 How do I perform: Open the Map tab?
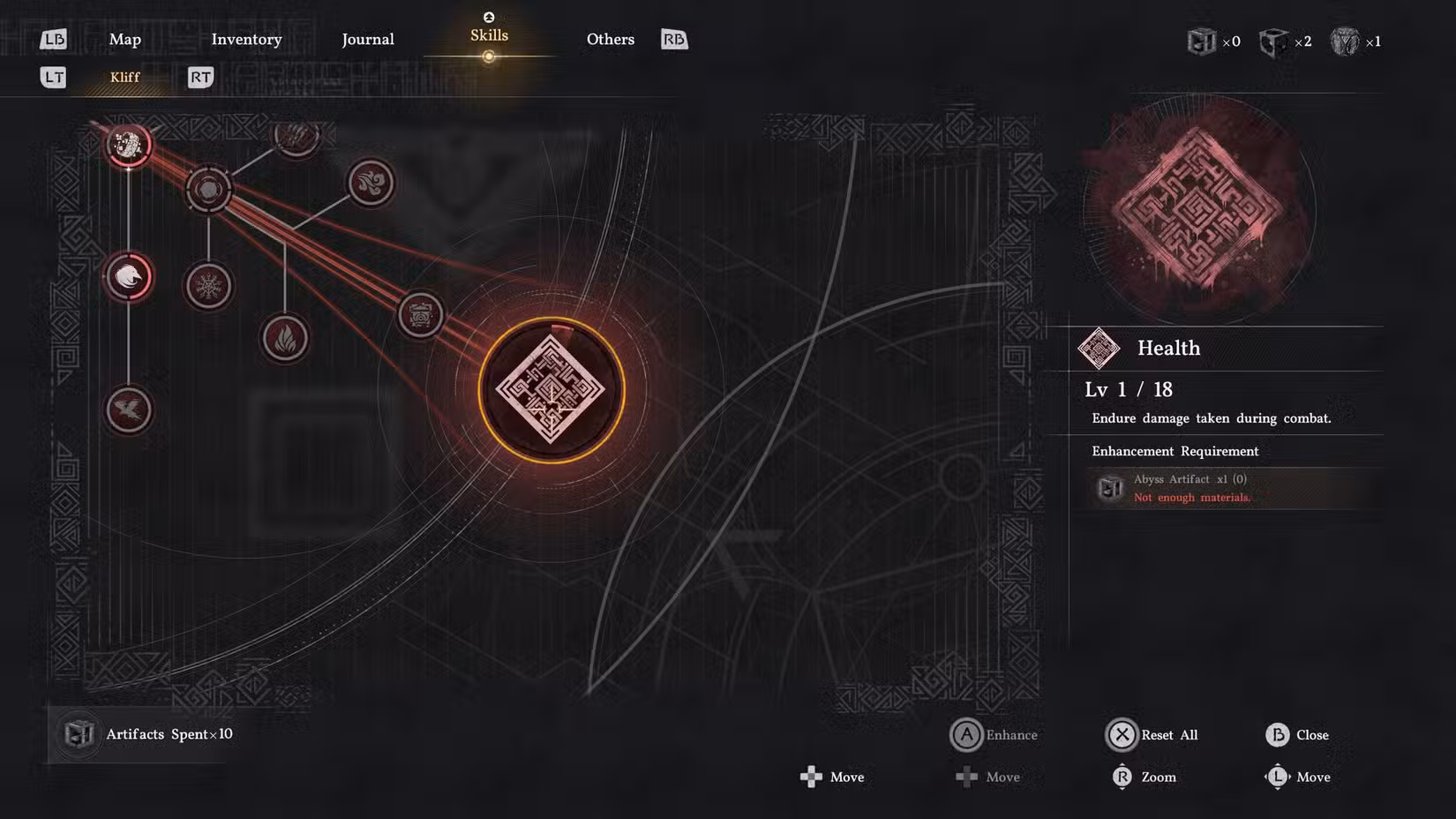(125, 40)
